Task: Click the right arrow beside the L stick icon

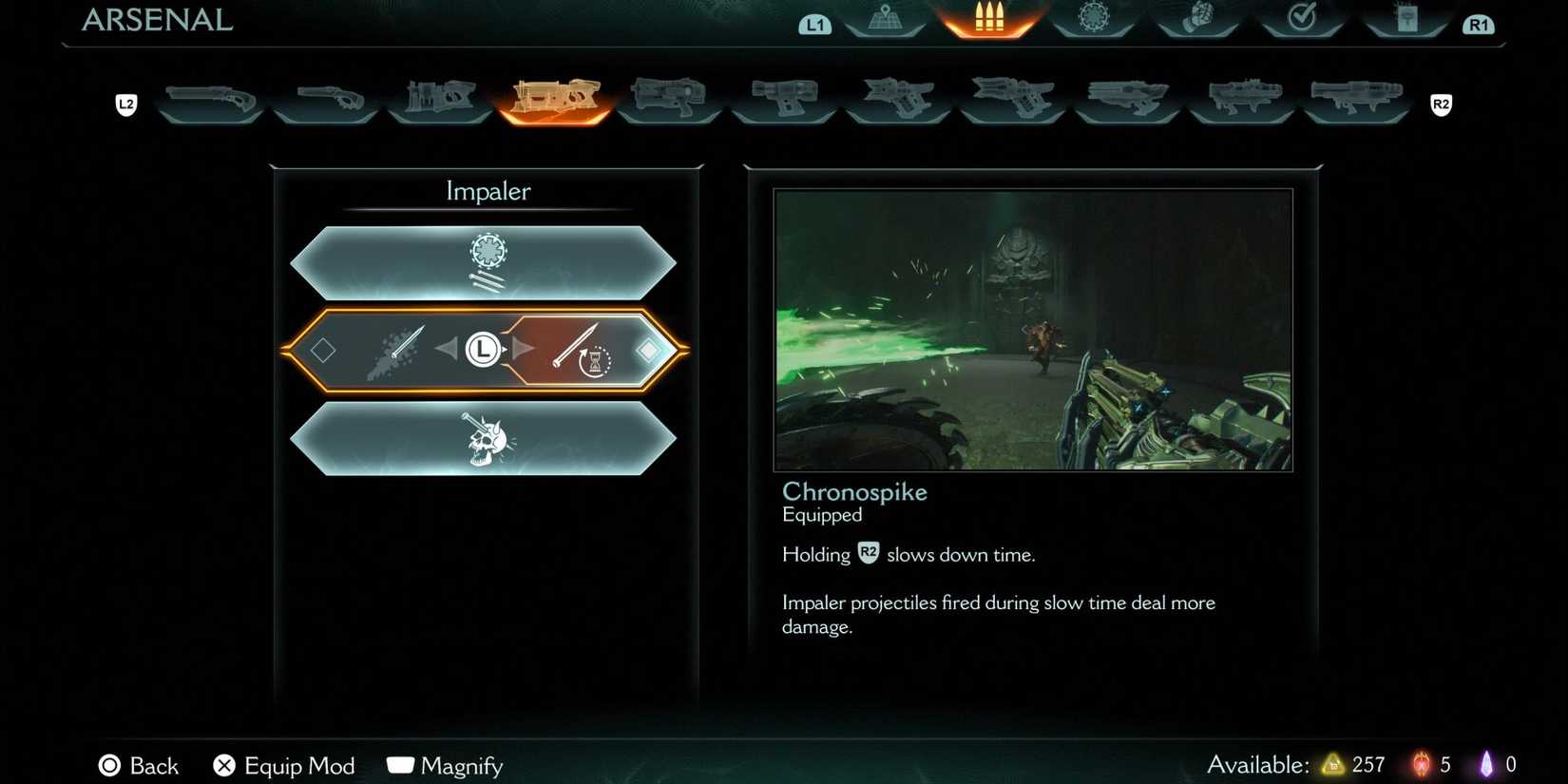Action: coord(524,348)
